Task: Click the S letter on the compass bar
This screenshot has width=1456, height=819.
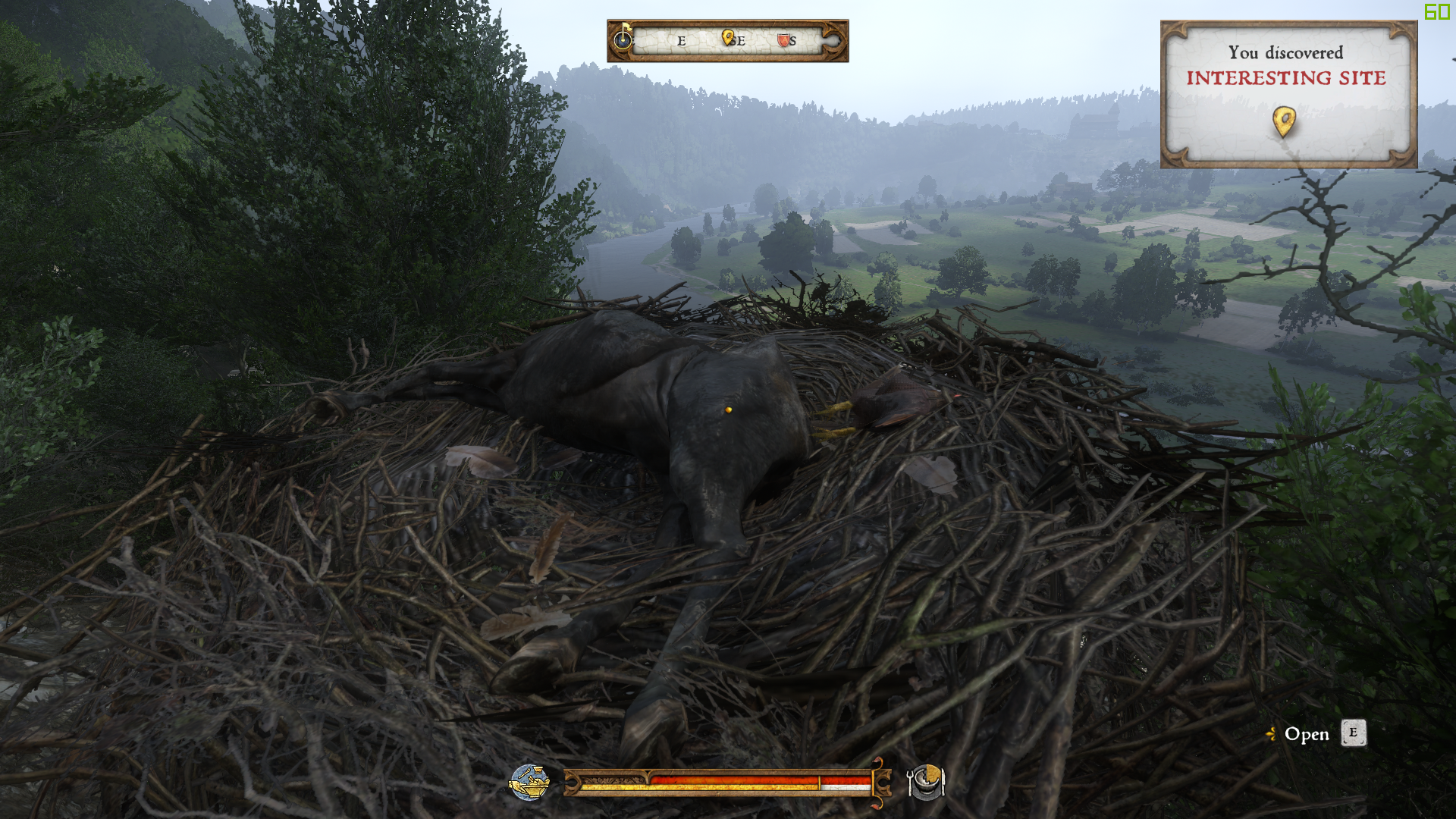Action: (x=792, y=42)
